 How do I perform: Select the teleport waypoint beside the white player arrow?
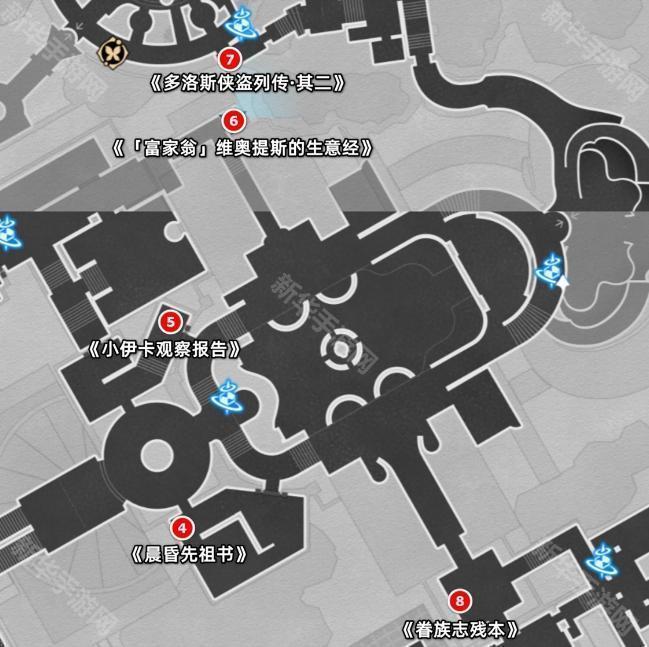(x=550, y=267)
